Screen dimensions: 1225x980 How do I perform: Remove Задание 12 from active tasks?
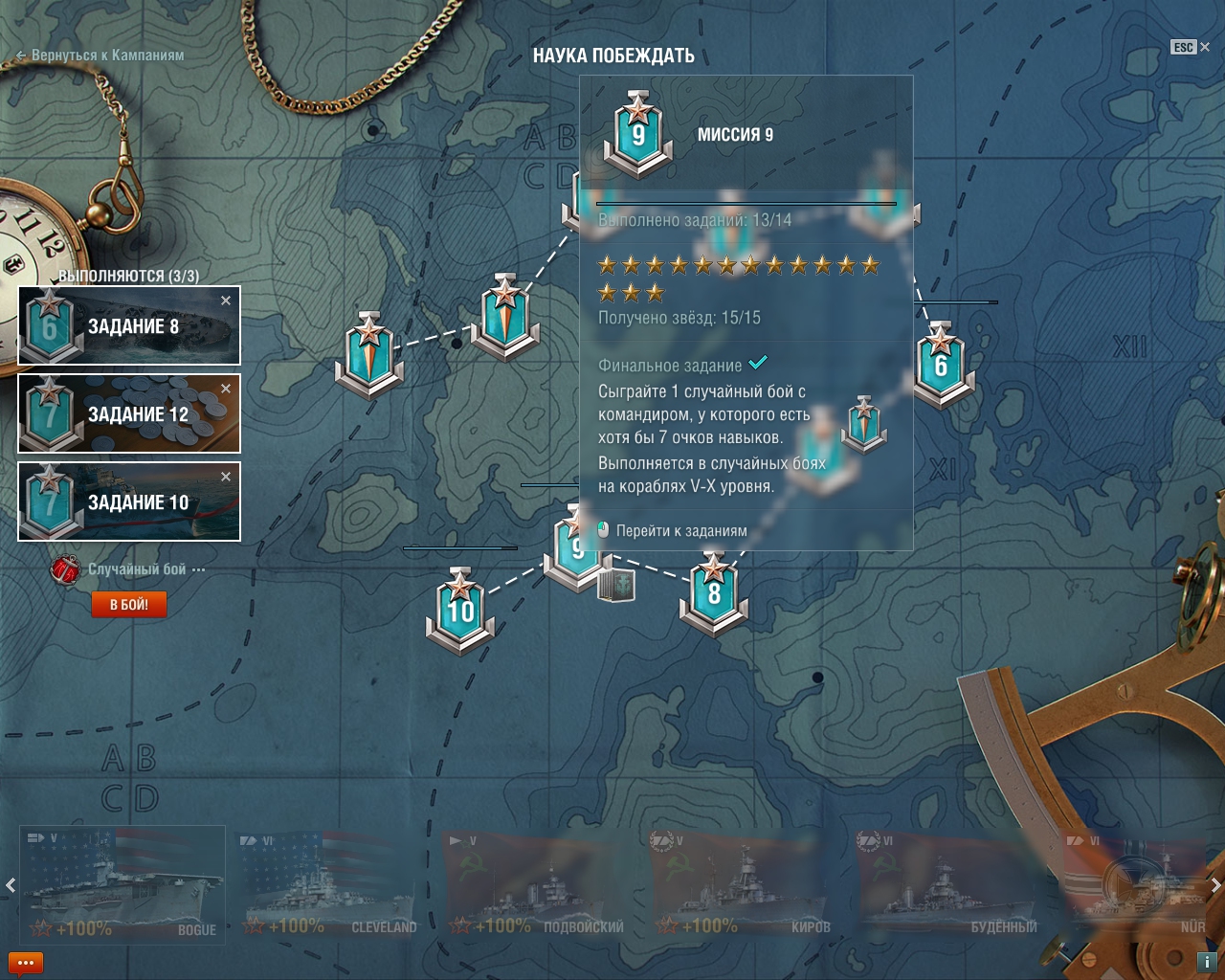(226, 389)
